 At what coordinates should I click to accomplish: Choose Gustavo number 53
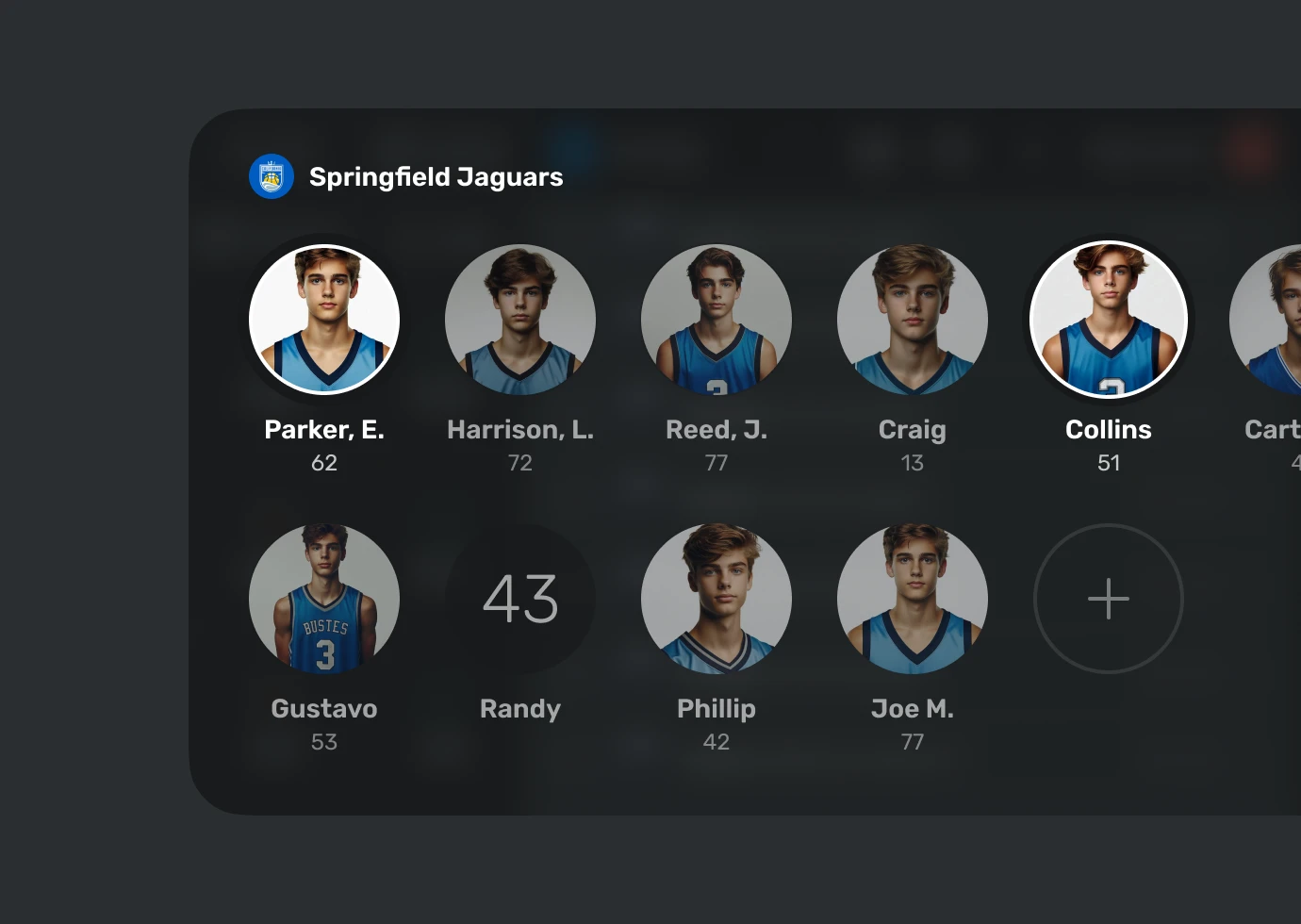[x=324, y=599]
